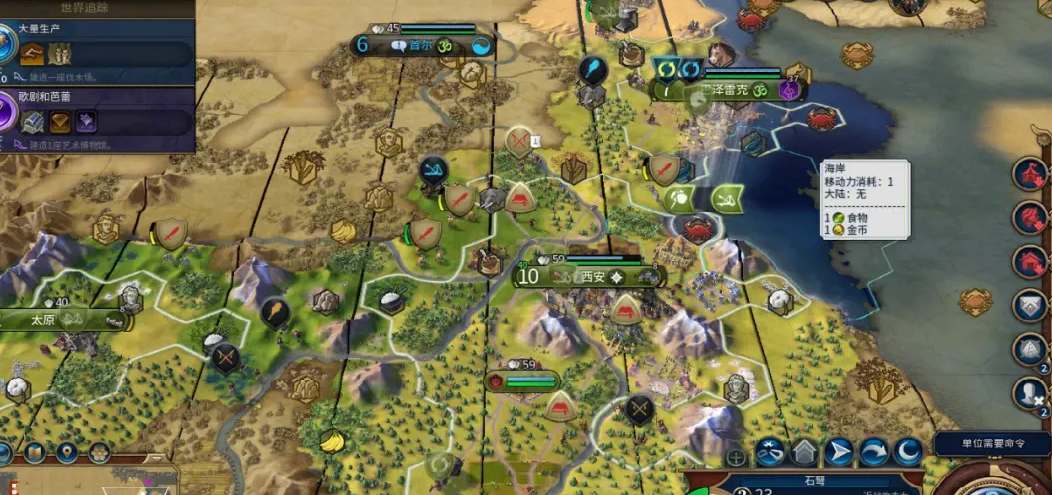Expand extra unit actions with plus button
The width and height of the screenshot is (1052, 495).
pos(736,458)
